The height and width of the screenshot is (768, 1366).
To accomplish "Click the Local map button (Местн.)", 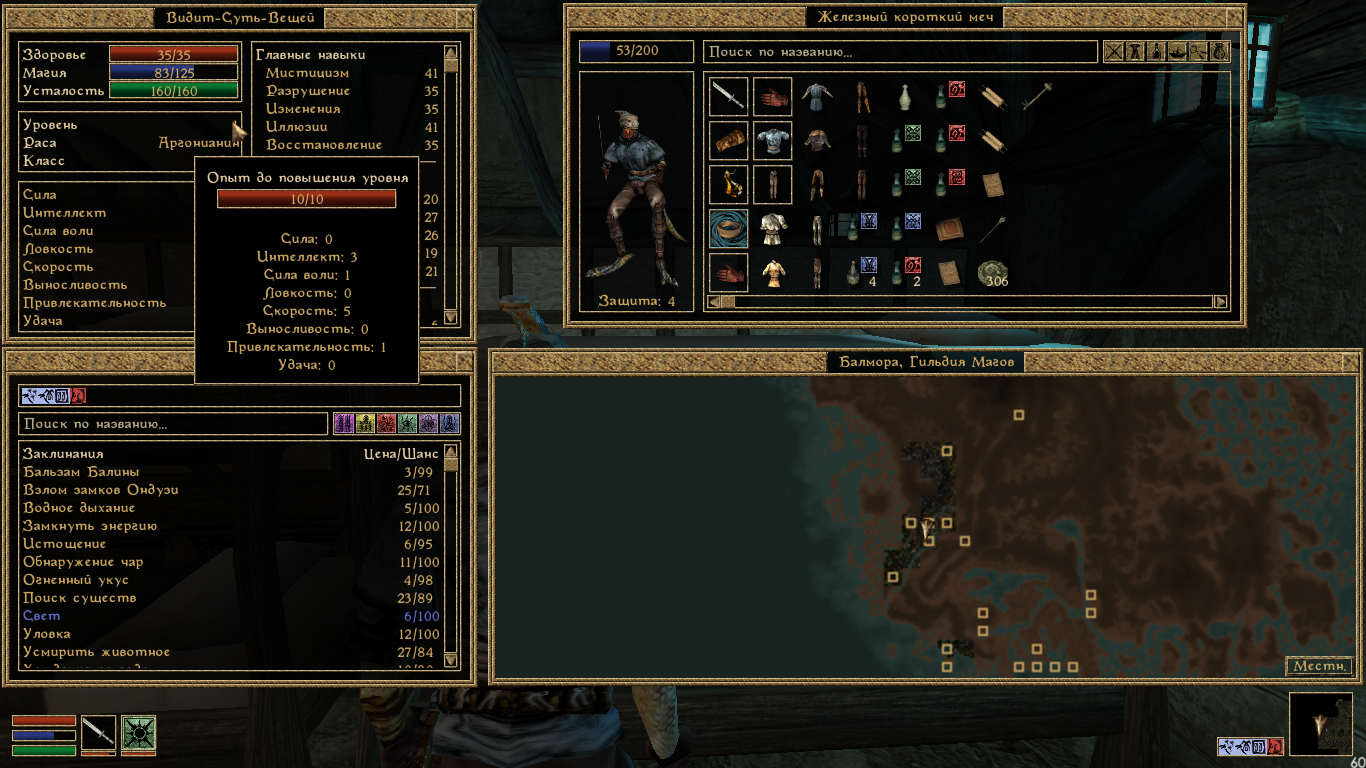I will pos(1319,666).
